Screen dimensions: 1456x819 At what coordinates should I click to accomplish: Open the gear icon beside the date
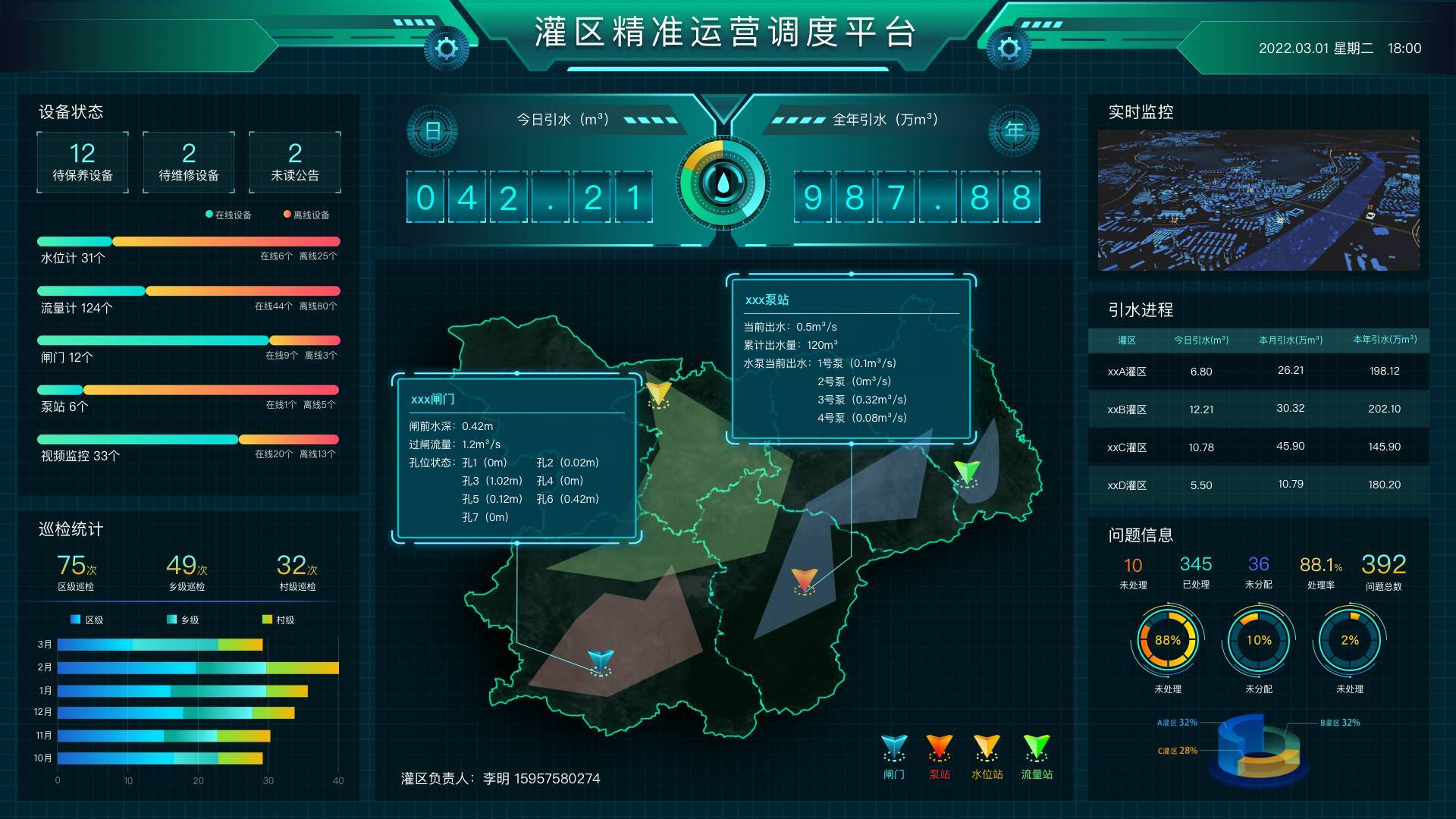tap(1009, 49)
